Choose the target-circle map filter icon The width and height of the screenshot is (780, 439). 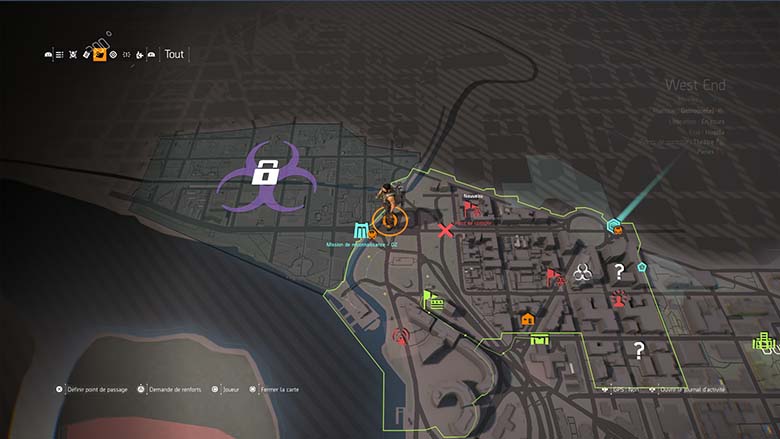113,54
